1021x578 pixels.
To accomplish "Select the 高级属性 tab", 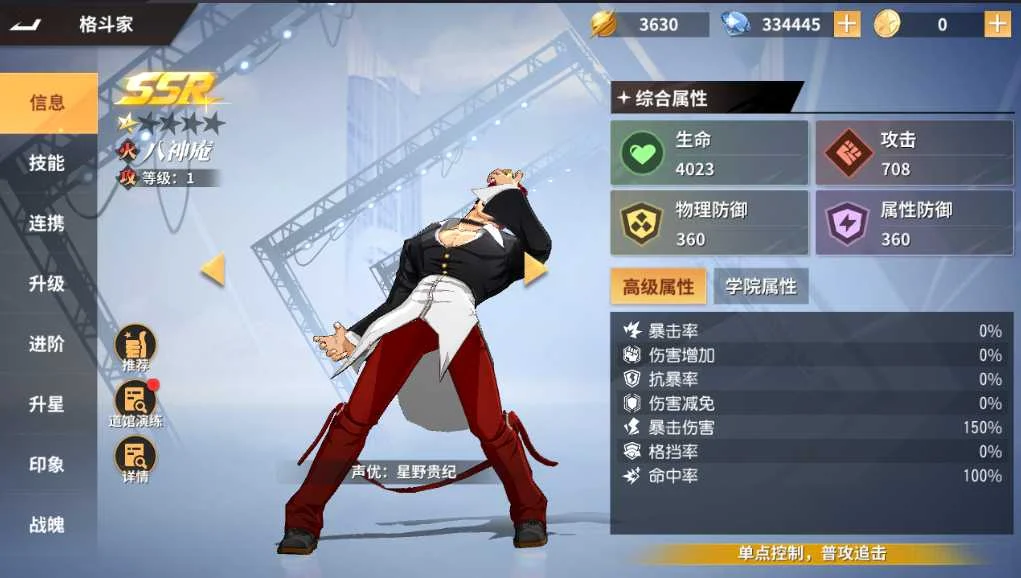I will 658,287.
